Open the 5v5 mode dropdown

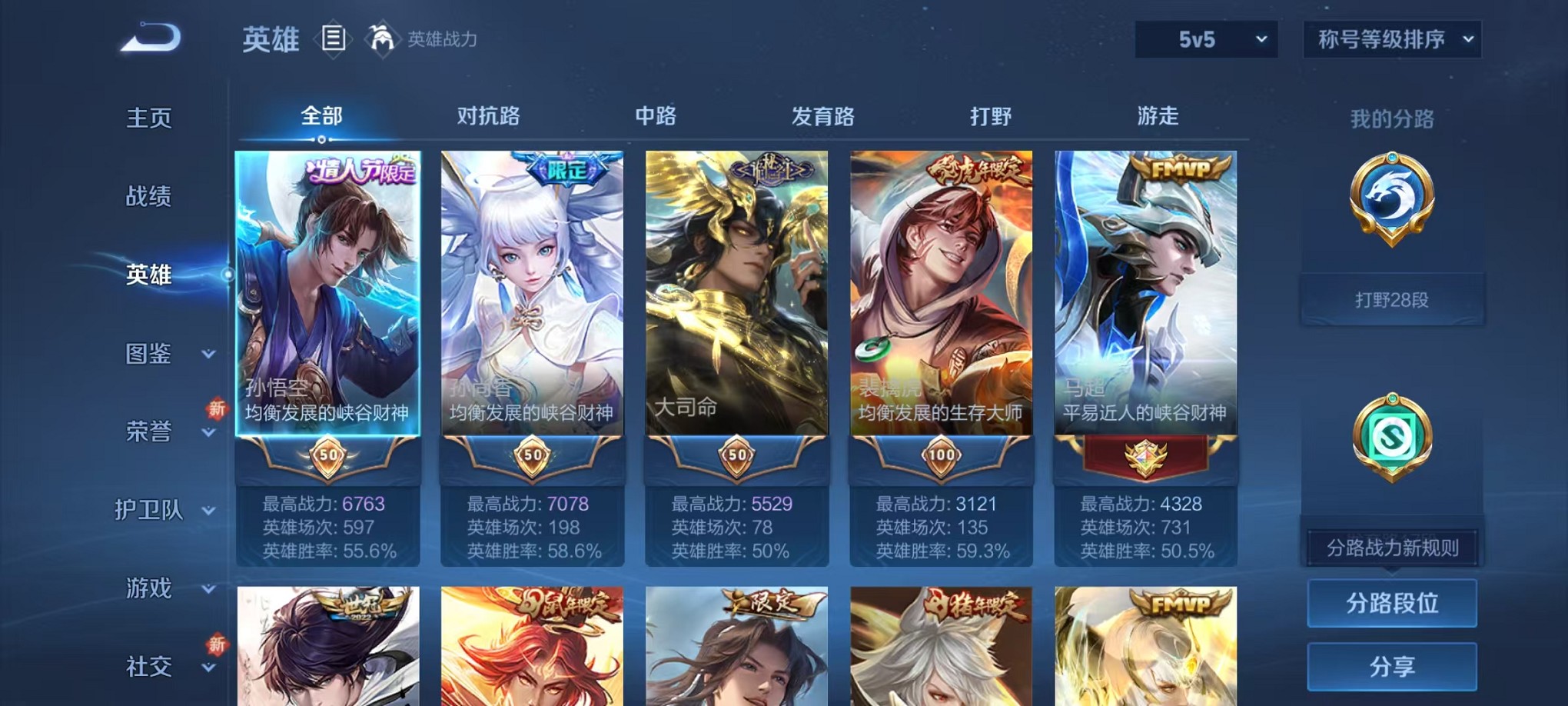1206,38
